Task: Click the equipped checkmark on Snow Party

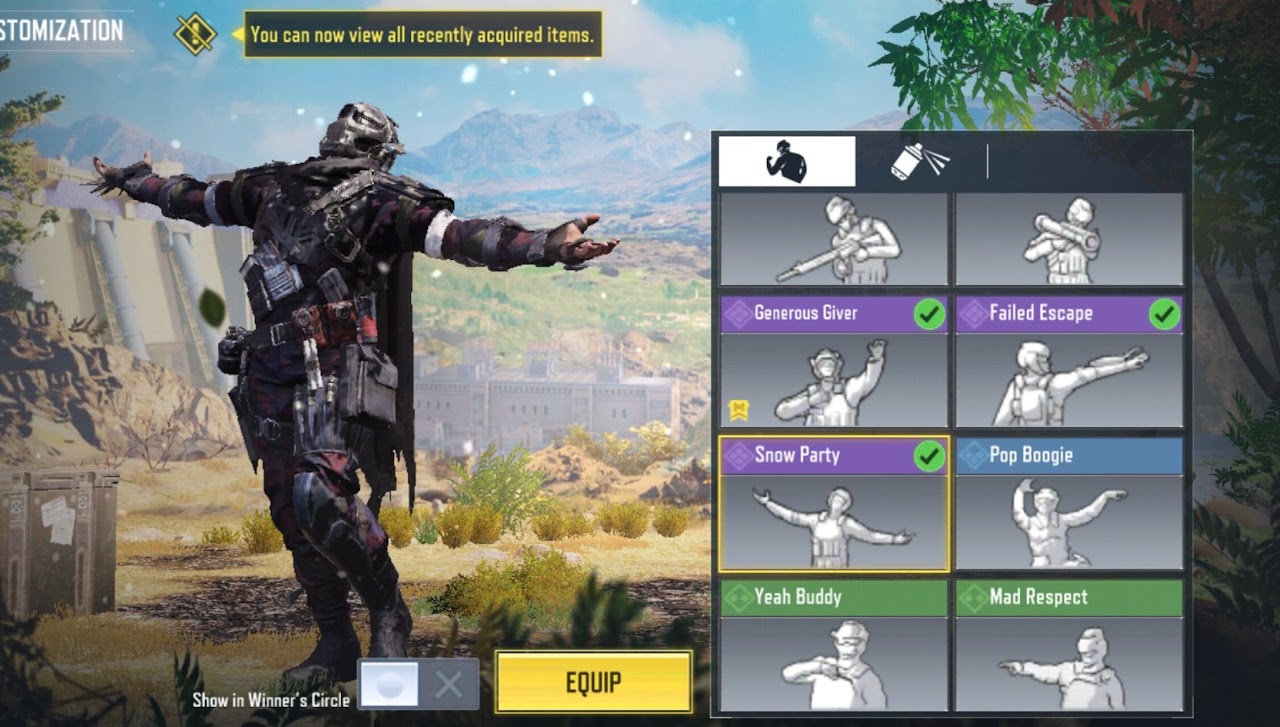Action: coord(930,455)
